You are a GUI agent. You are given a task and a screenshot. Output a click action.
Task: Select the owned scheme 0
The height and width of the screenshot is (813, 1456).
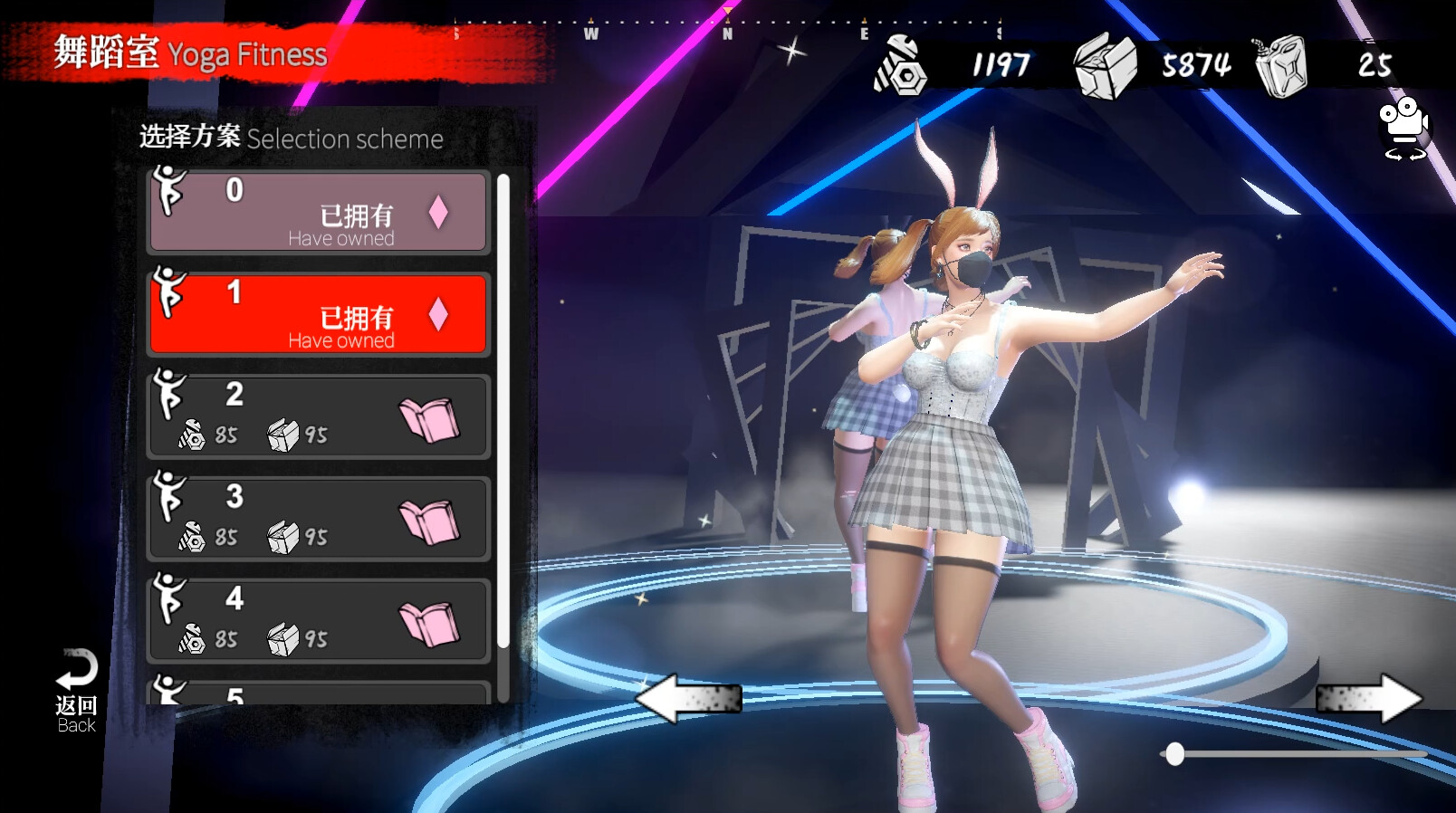(319, 214)
